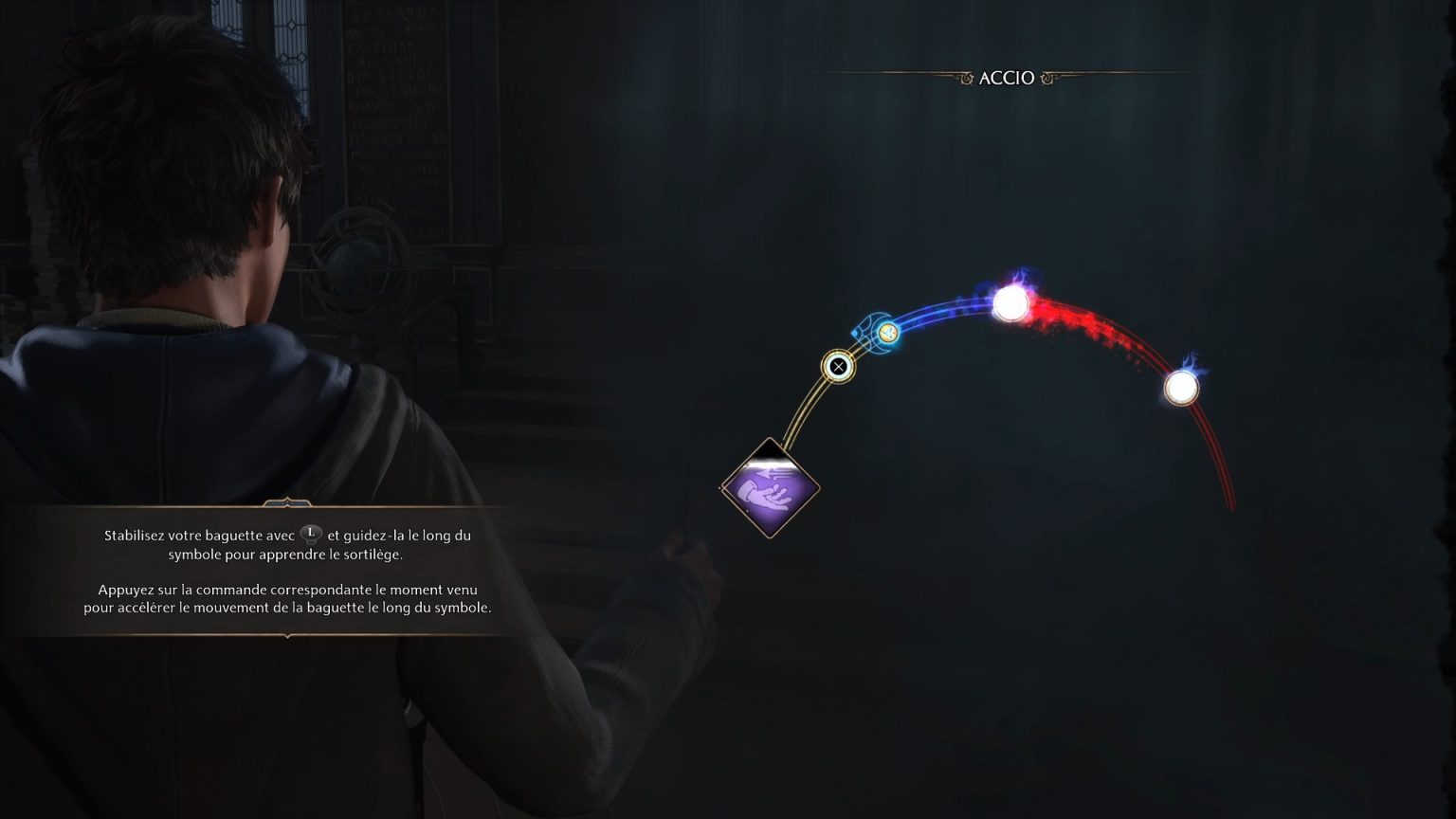Select the glowing orb on the red arc
The width and height of the screenshot is (1456, 819).
(1181, 389)
